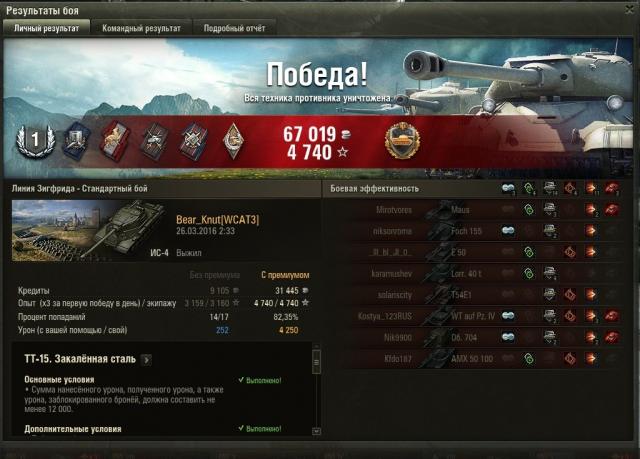Screen dimensions: 640x459
Task: Click the solariscity T54E1 row
Action: pyautogui.click(x=480, y=294)
